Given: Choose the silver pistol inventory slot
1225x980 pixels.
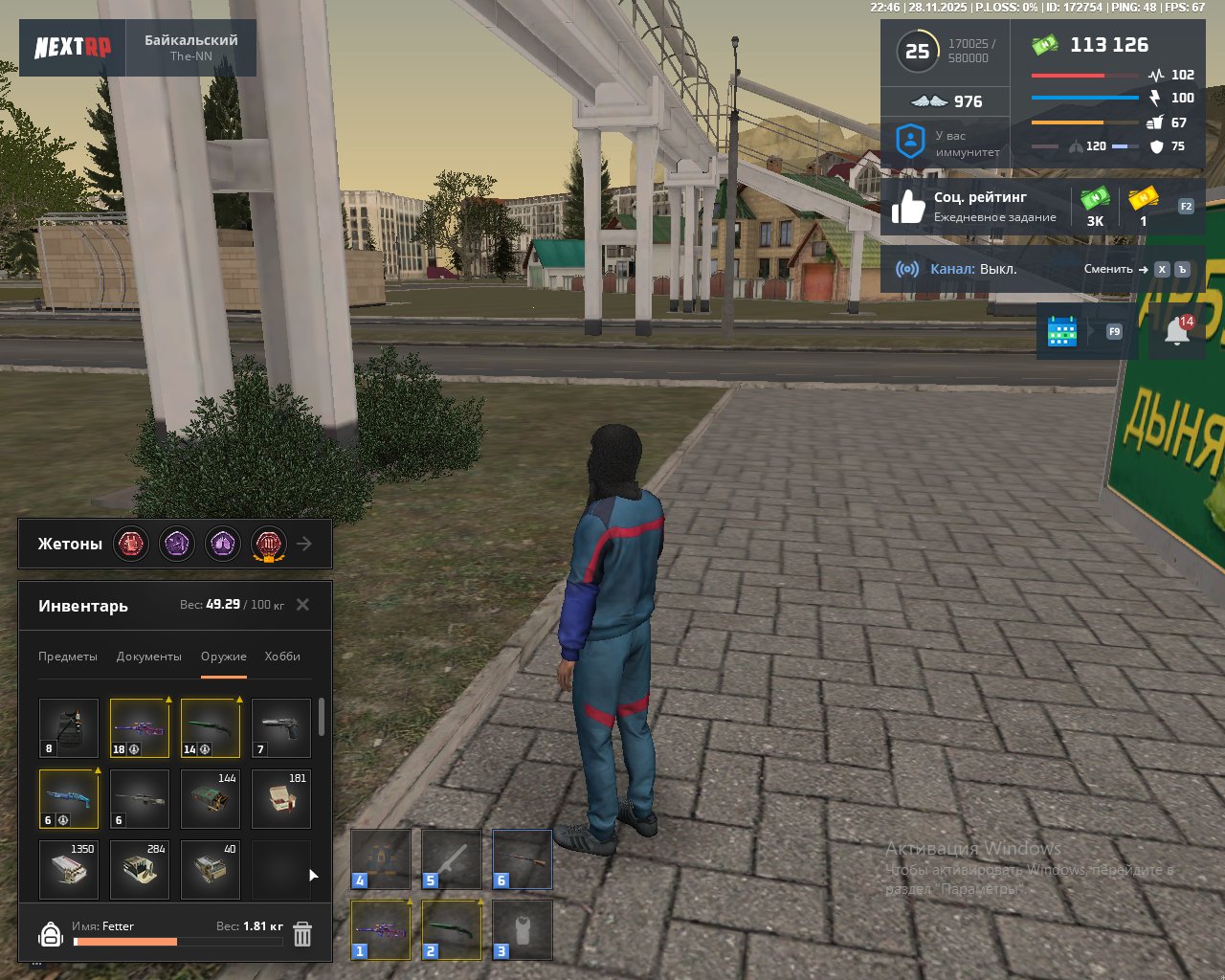Looking at the screenshot, I should (281, 728).
